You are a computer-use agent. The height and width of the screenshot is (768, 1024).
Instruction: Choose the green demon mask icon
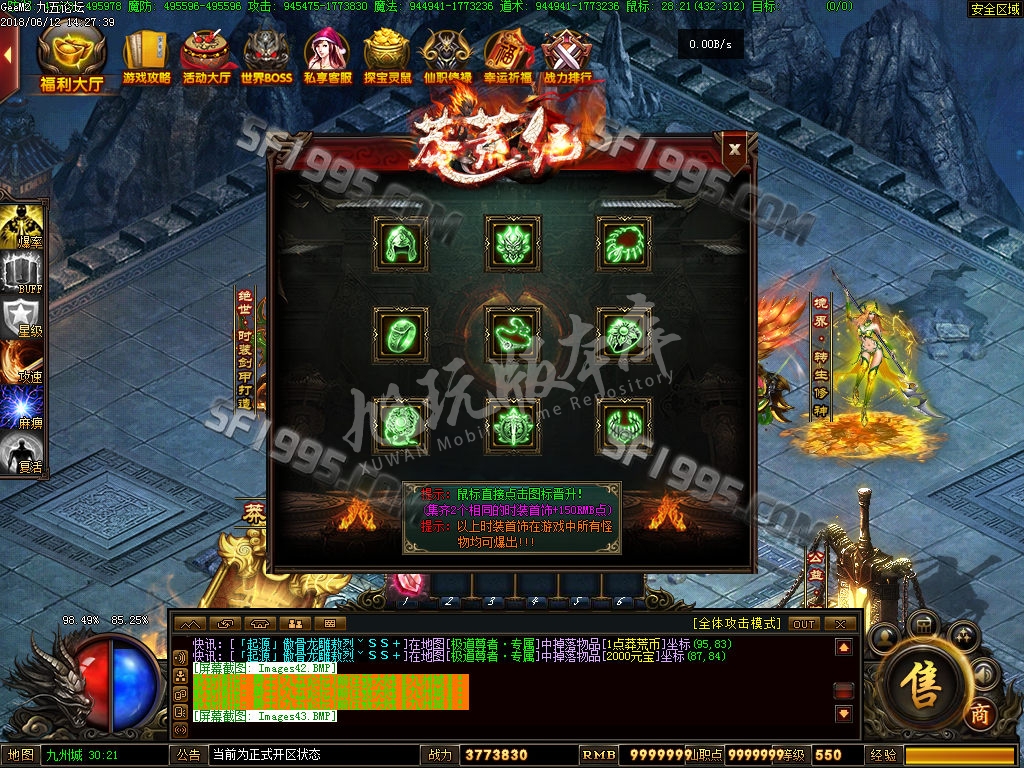512,243
